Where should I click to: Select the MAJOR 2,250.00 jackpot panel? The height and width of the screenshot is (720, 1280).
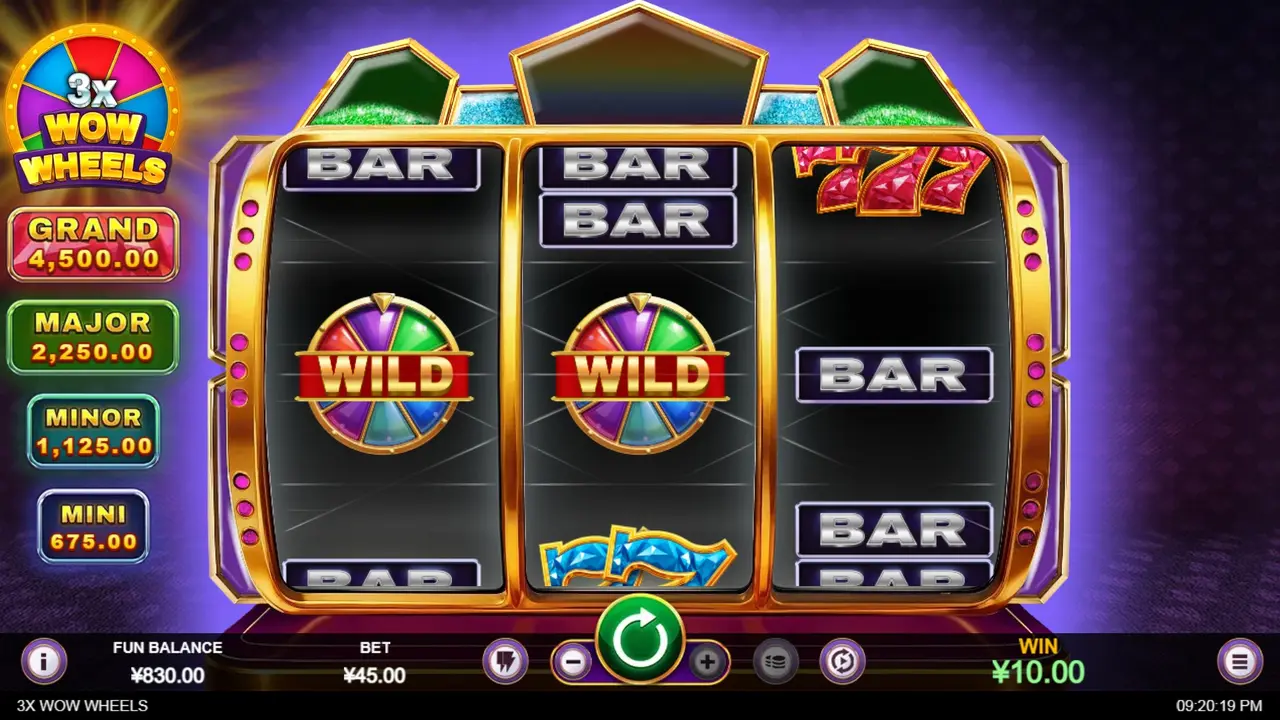(x=93, y=338)
